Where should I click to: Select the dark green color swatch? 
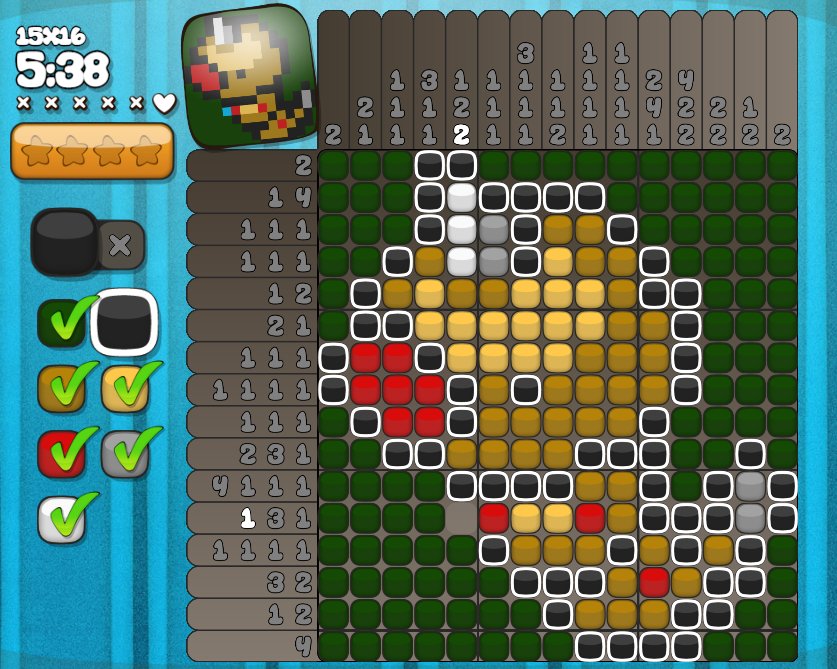point(62,323)
